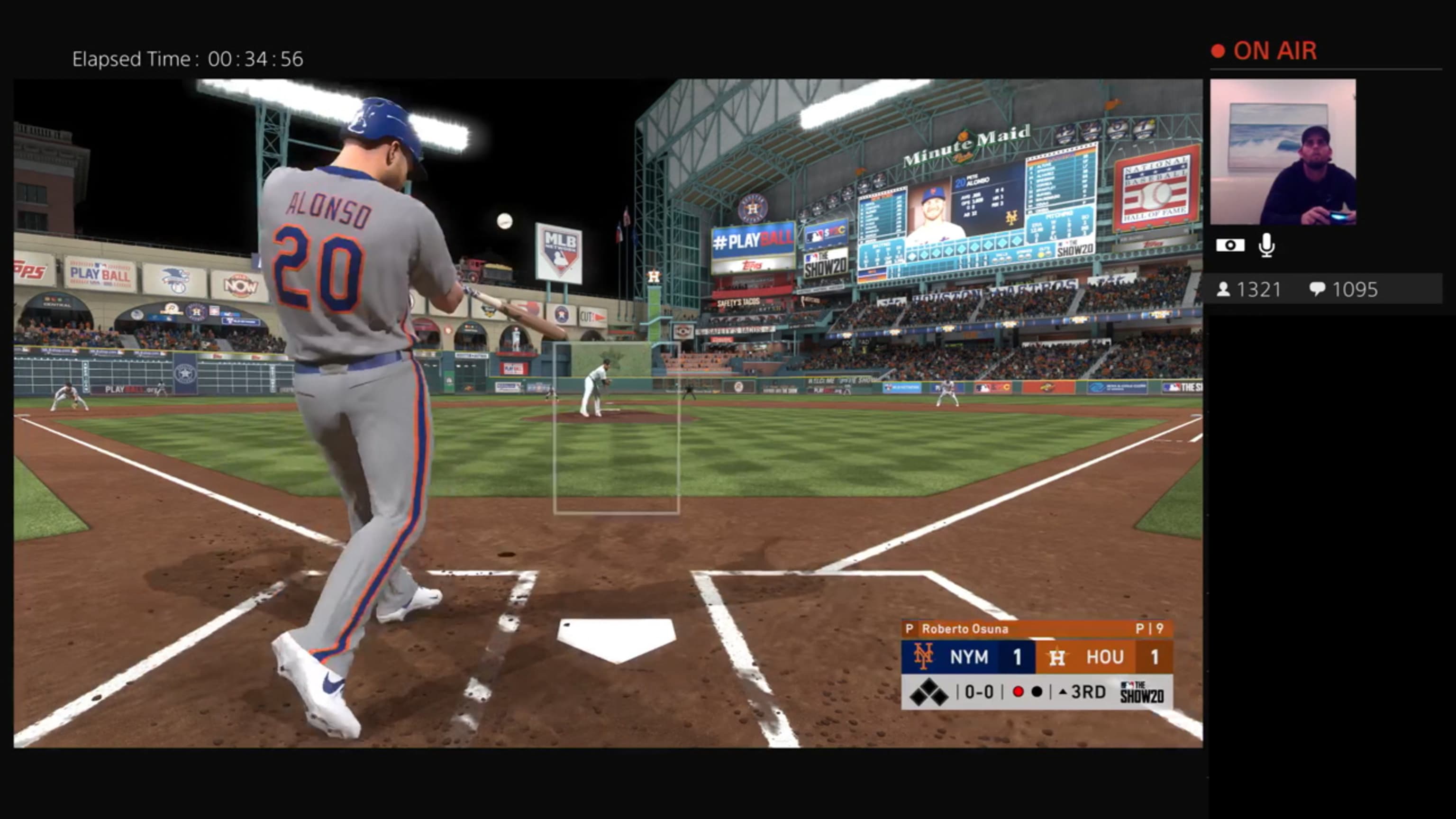Toggle the broadcast camera icon
The width and height of the screenshot is (1456, 819).
point(1230,246)
